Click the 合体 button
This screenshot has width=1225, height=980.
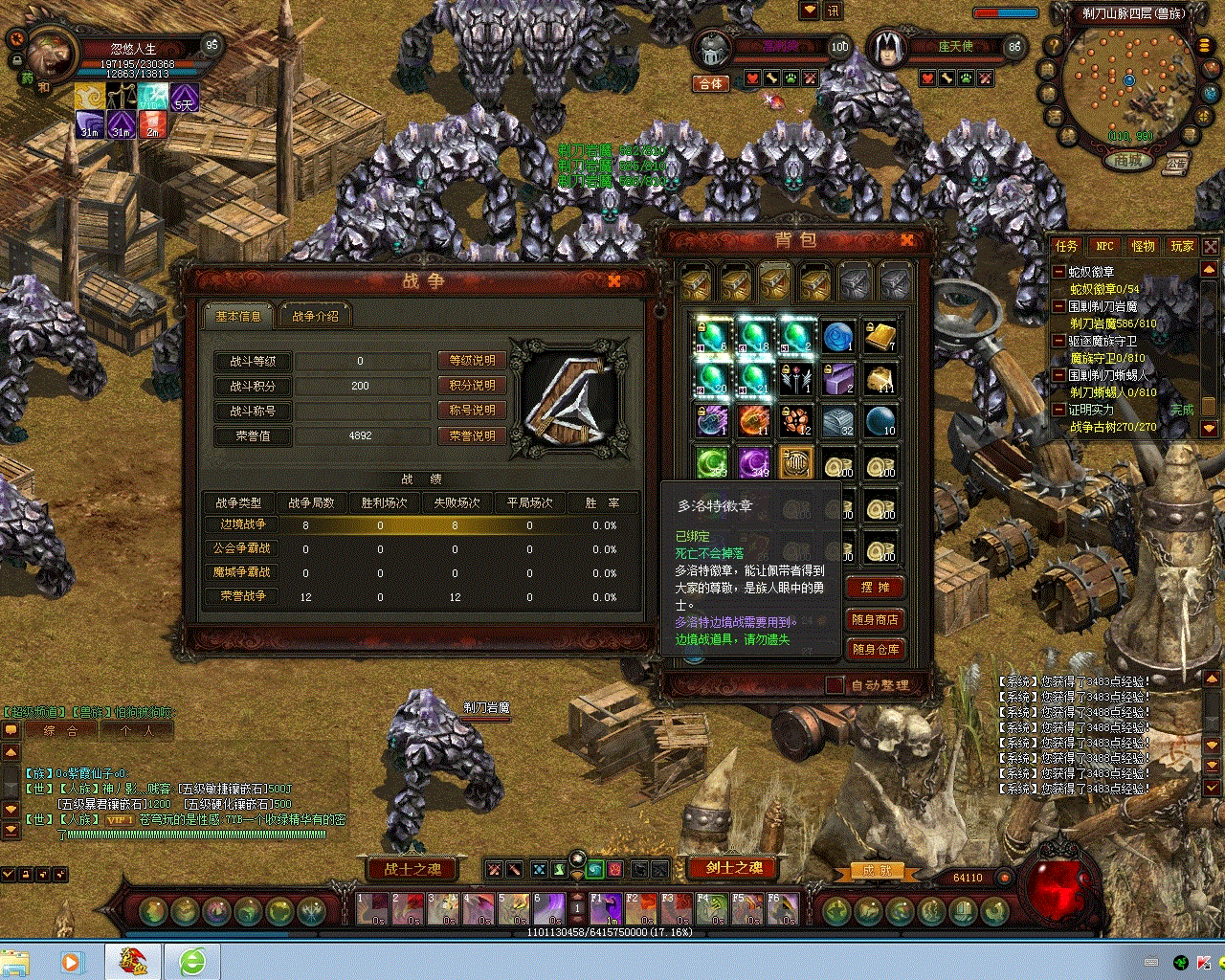point(711,84)
